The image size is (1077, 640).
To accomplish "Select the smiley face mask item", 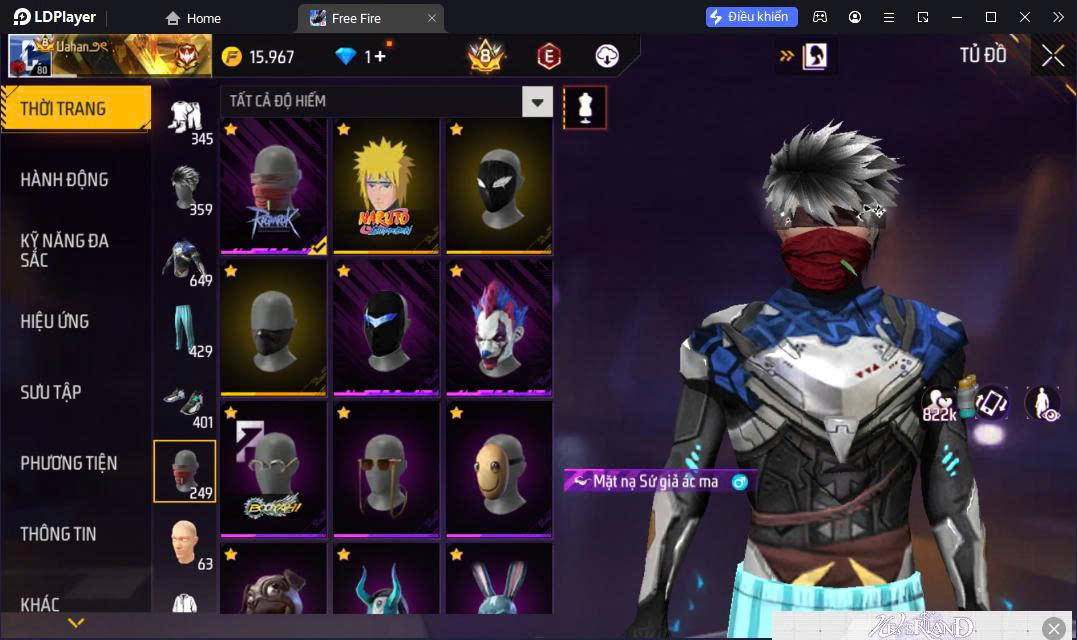I will pos(499,469).
